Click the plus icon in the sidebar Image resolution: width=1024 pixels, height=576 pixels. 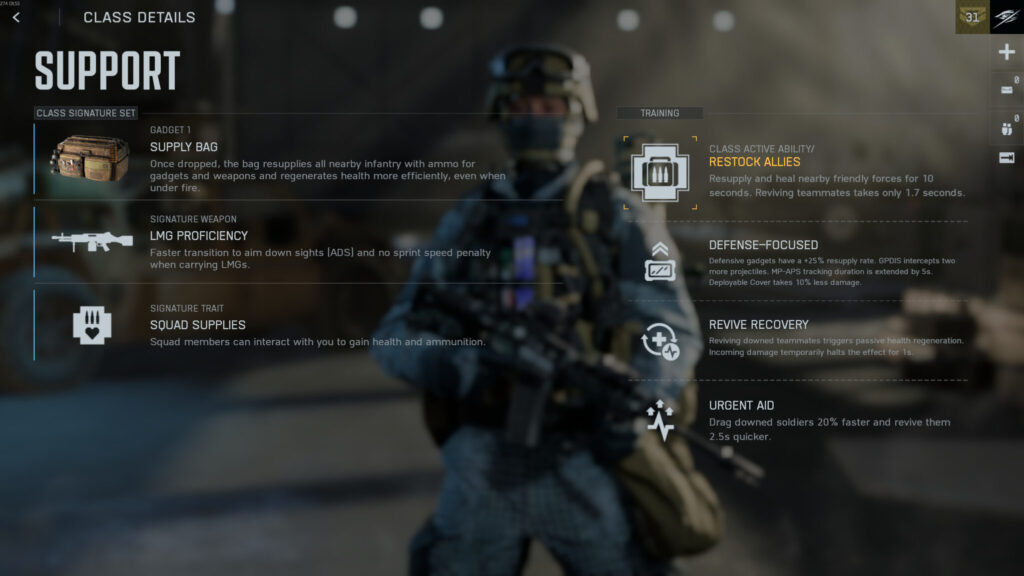pos(1007,53)
